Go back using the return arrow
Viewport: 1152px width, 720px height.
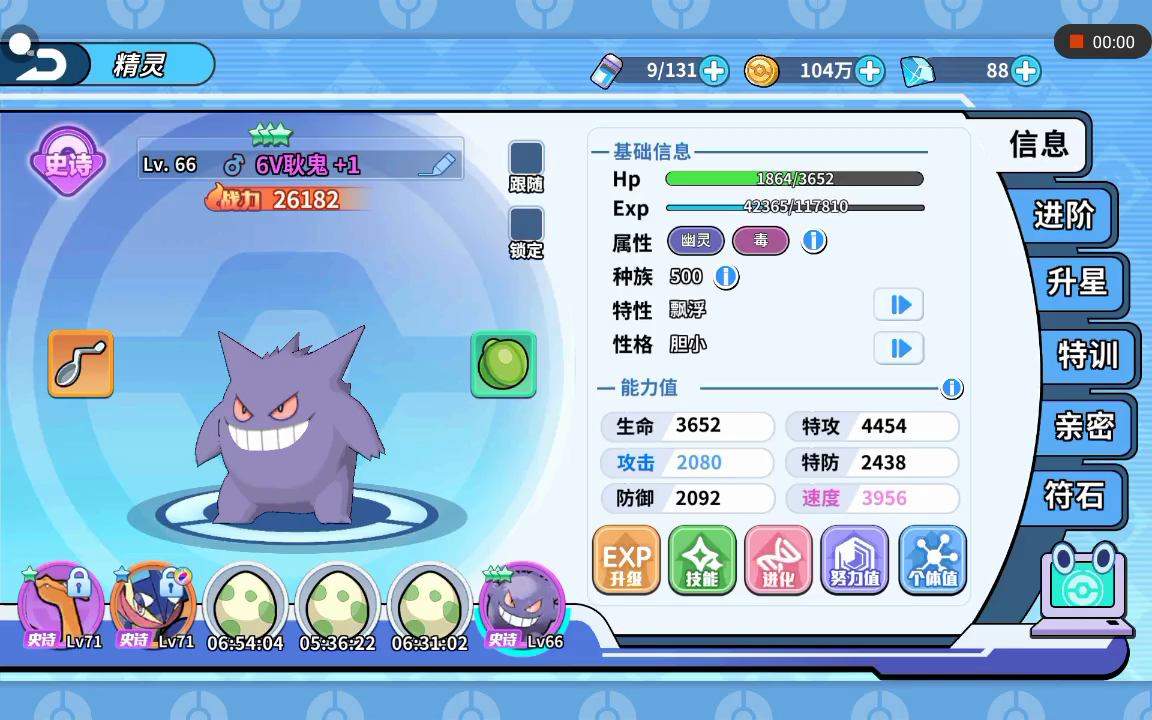(42, 65)
